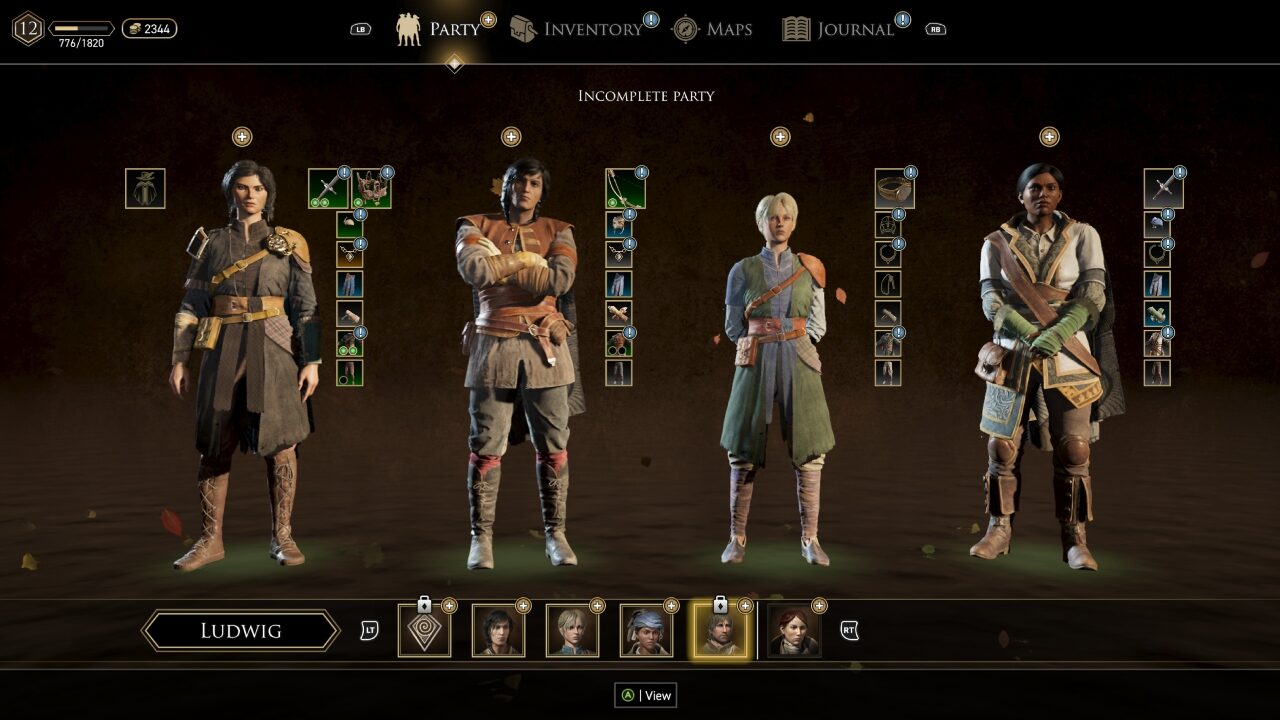Select the highlighted Ludwig portrait
1280x720 pixels.
(x=720, y=631)
